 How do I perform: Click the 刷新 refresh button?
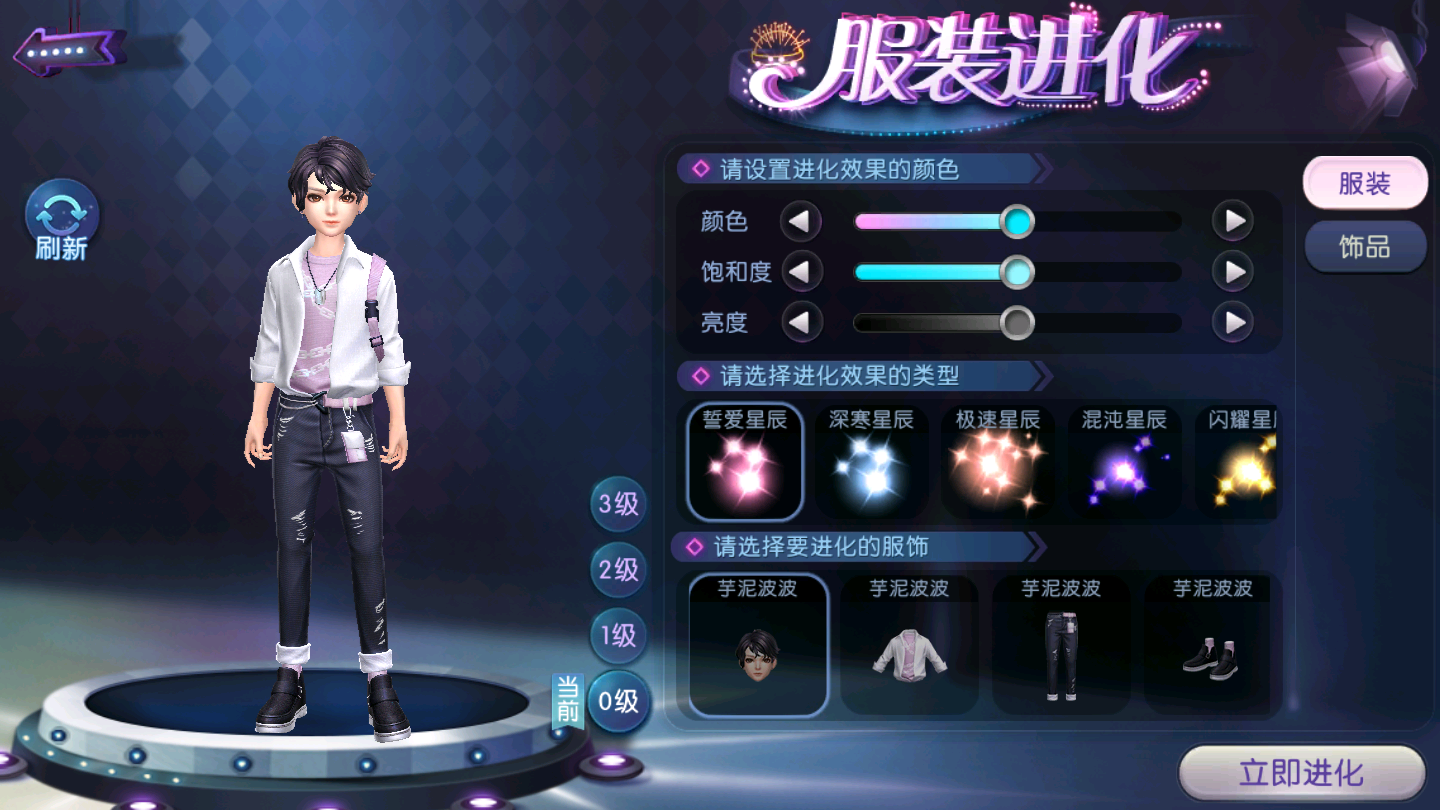[62, 220]
